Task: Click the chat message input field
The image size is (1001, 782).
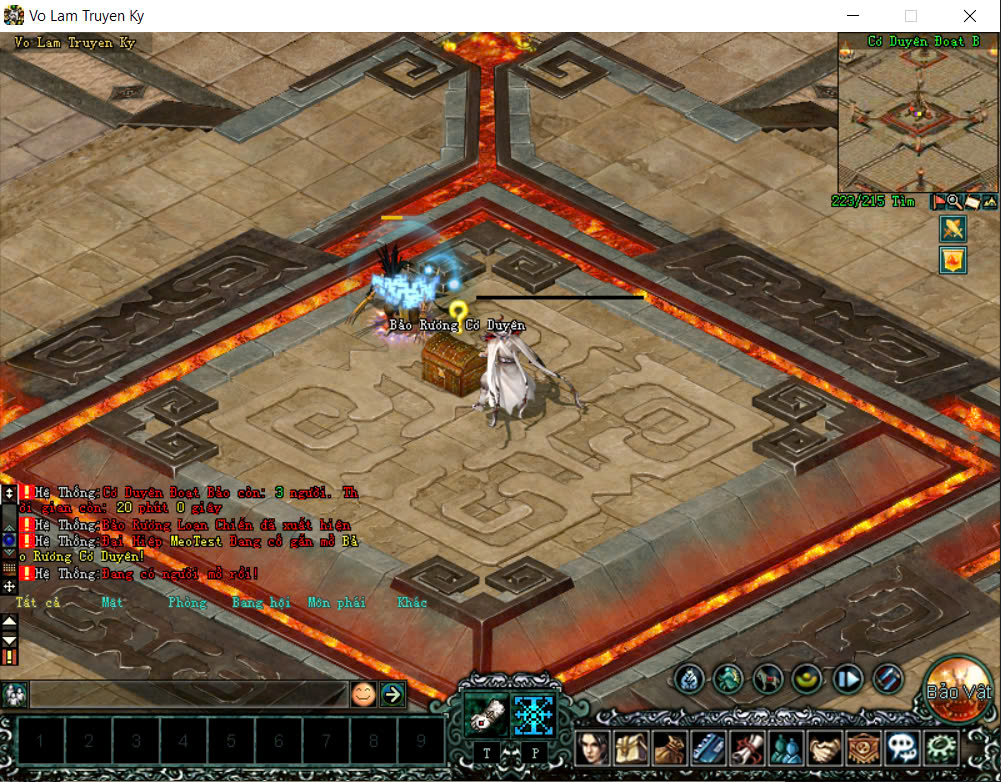Action: tap(188, 694)
